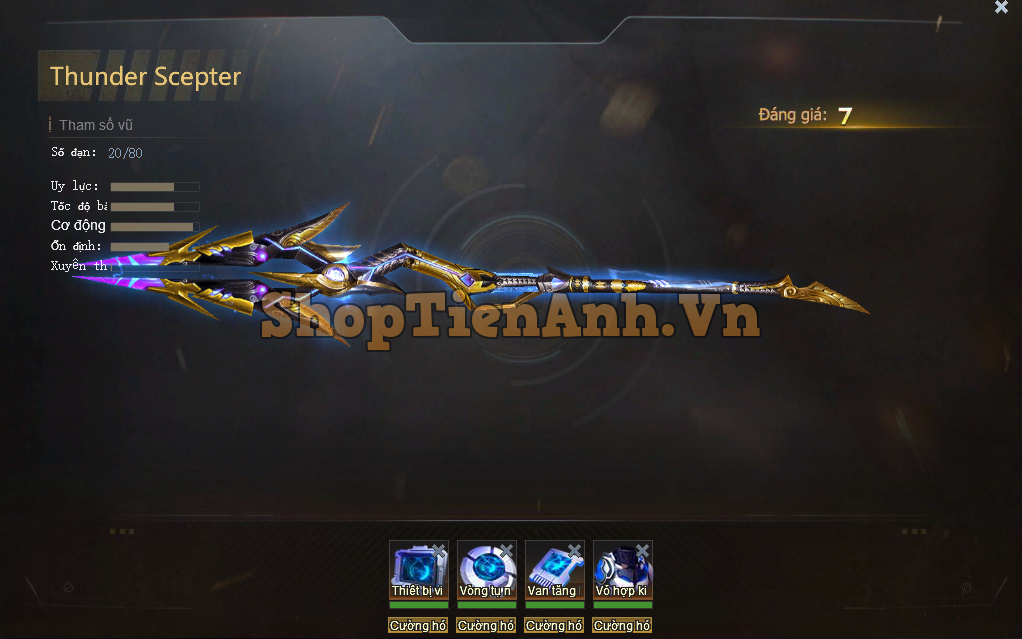Remove the Van tăng component with its X
This screenshot has height=639, width=1022.
click(575, 550)
